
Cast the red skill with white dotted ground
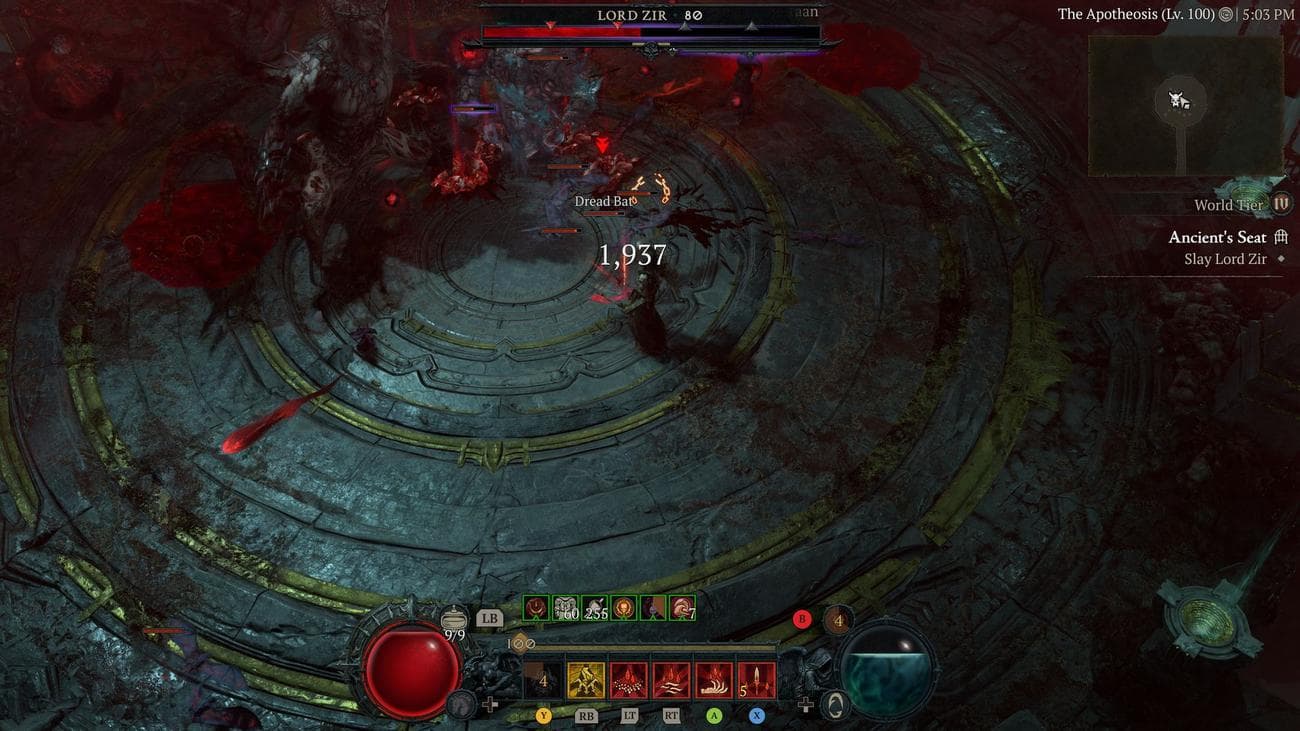tap(629, 680)
